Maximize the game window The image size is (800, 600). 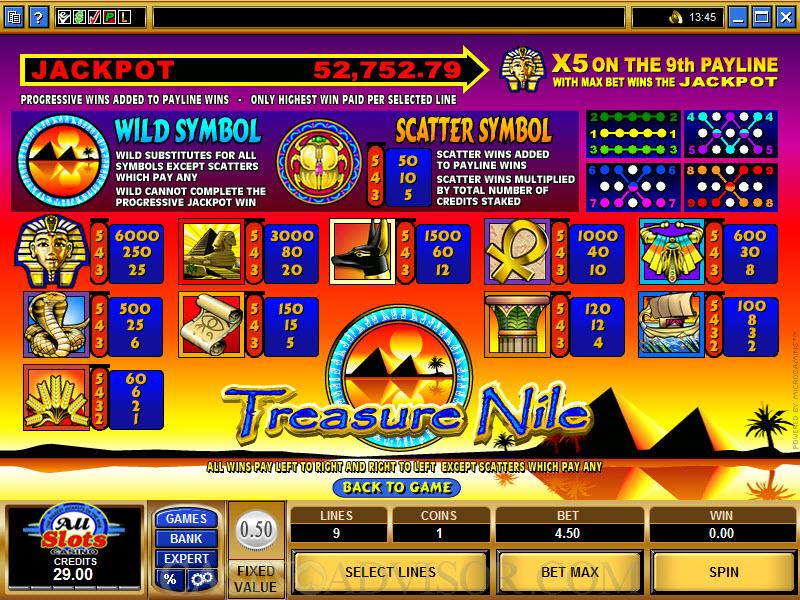(x=761, y=16)
